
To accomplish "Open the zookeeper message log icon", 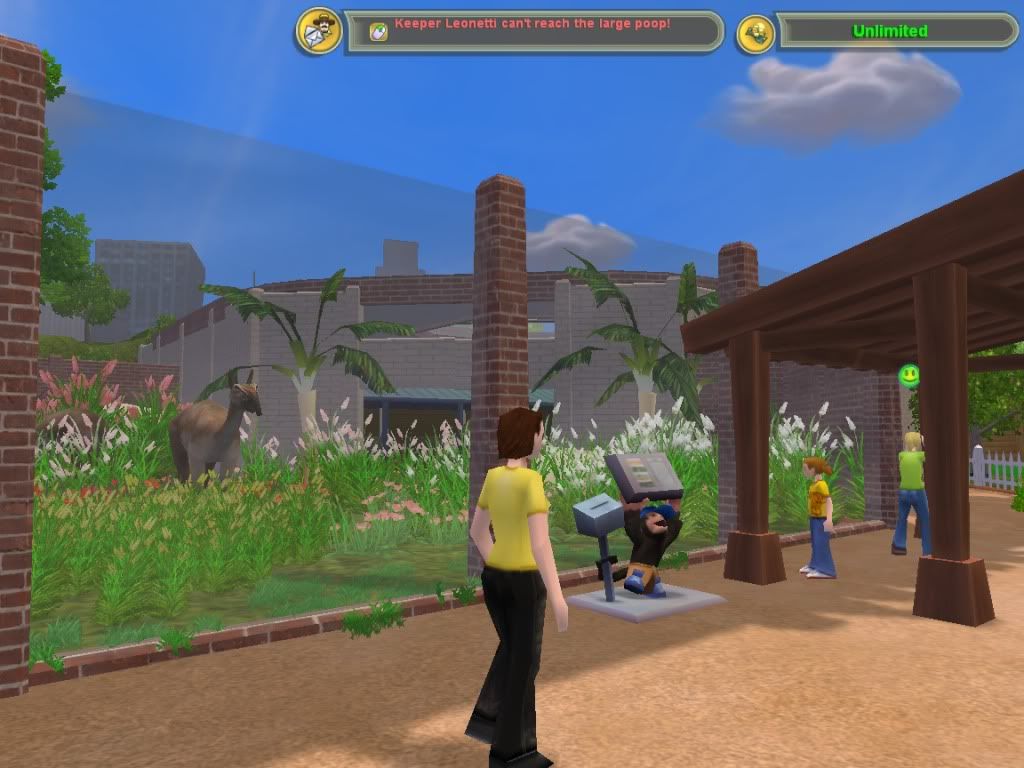I will click(x=319, y=31).
